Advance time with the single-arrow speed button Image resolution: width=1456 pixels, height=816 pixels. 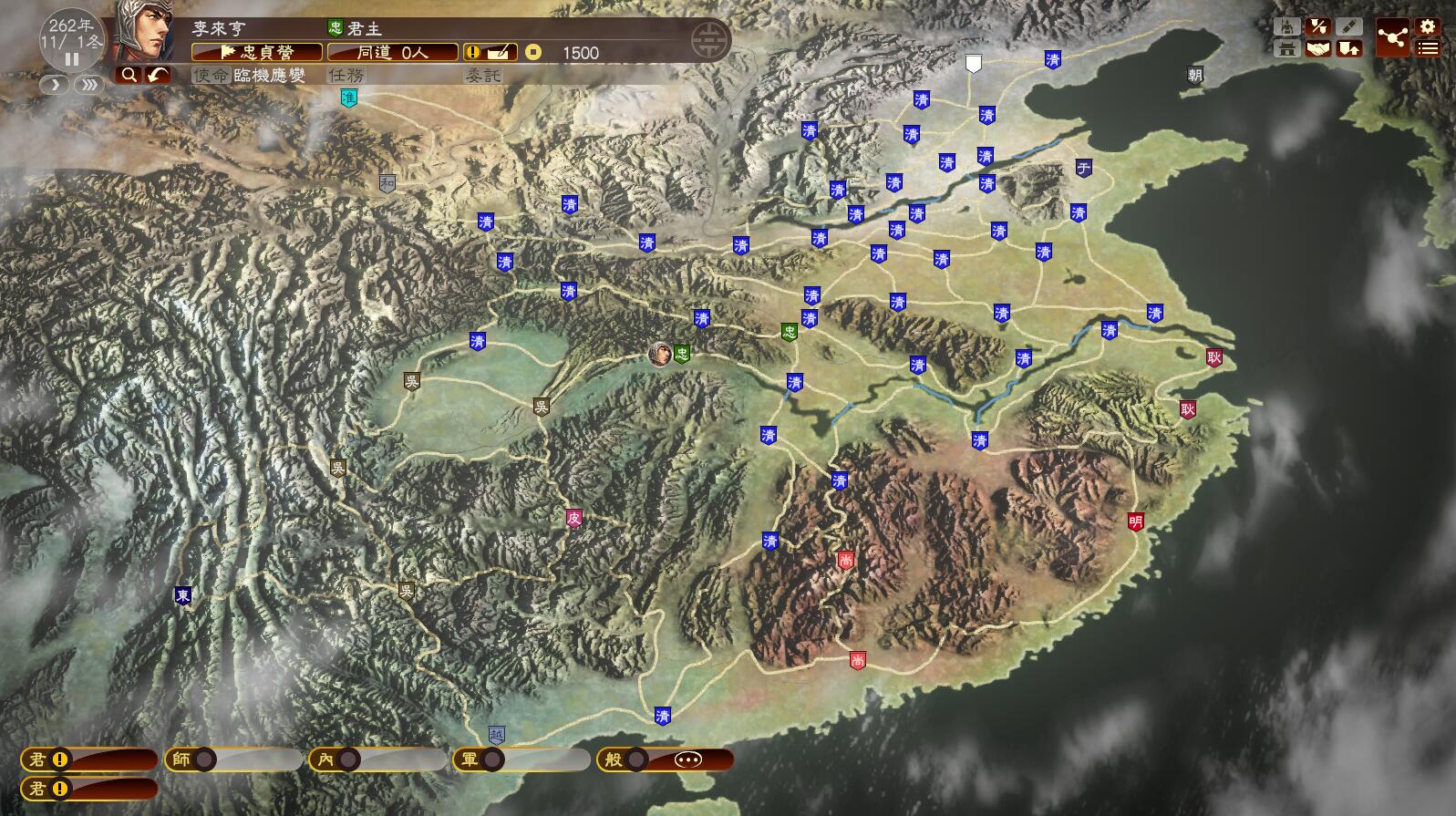[55, 85]
